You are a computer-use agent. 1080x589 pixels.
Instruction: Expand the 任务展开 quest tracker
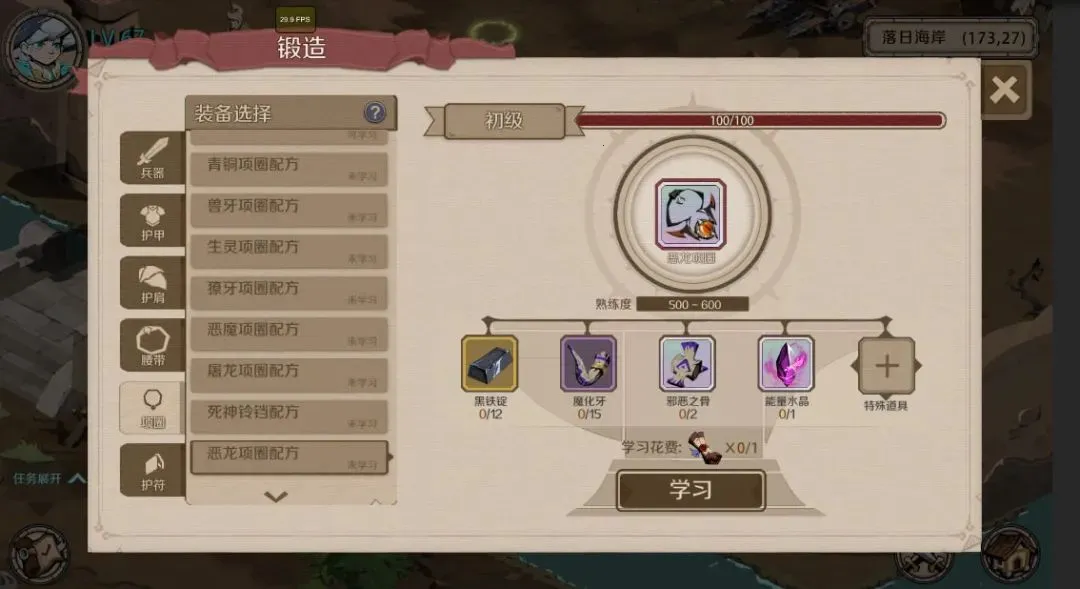pos(49,479)
